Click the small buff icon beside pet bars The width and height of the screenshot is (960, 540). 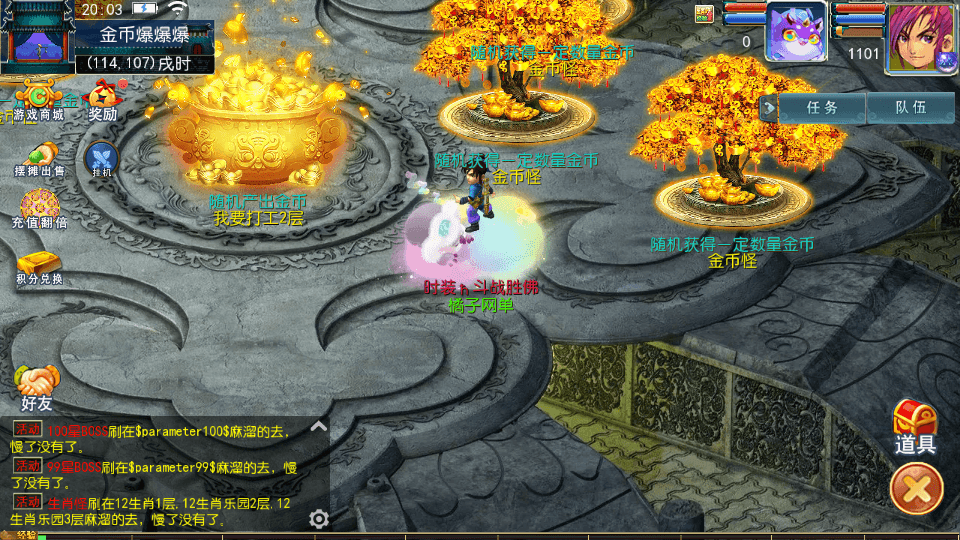coord(705,13)
